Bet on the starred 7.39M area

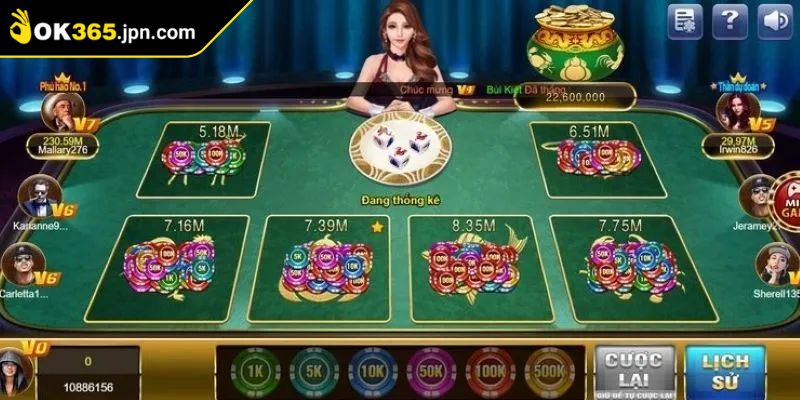326,264
